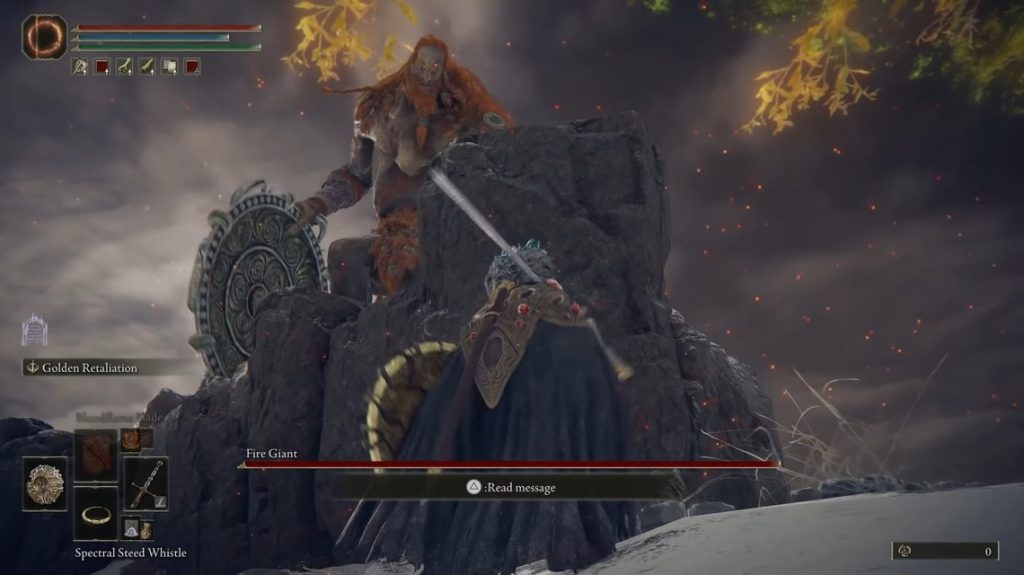1024x575 pixels.
Task: Click the glowing ring character emblem
Action: pos(44,36)
